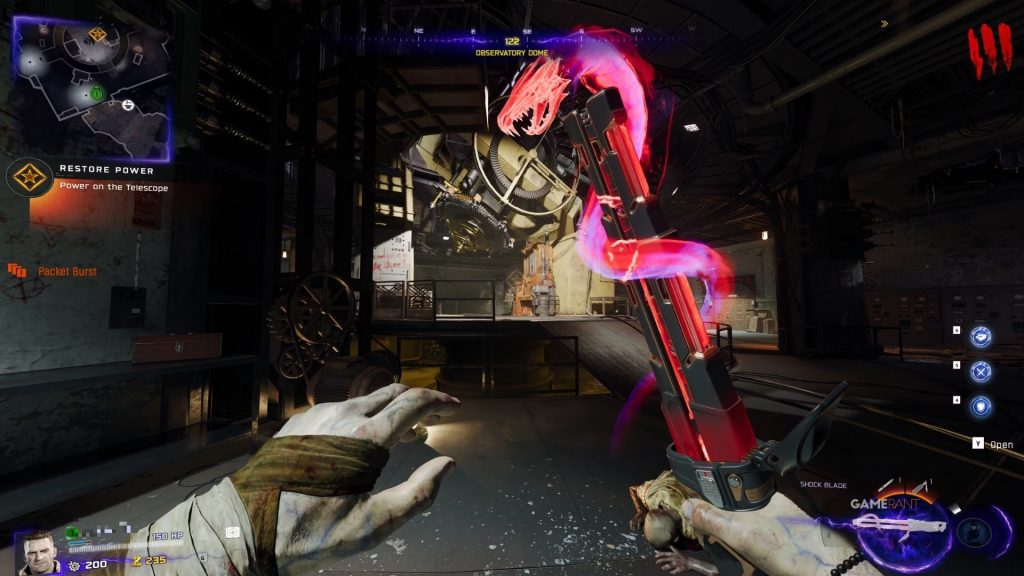Choose the shield blue perk icon

tap(981, 406)
